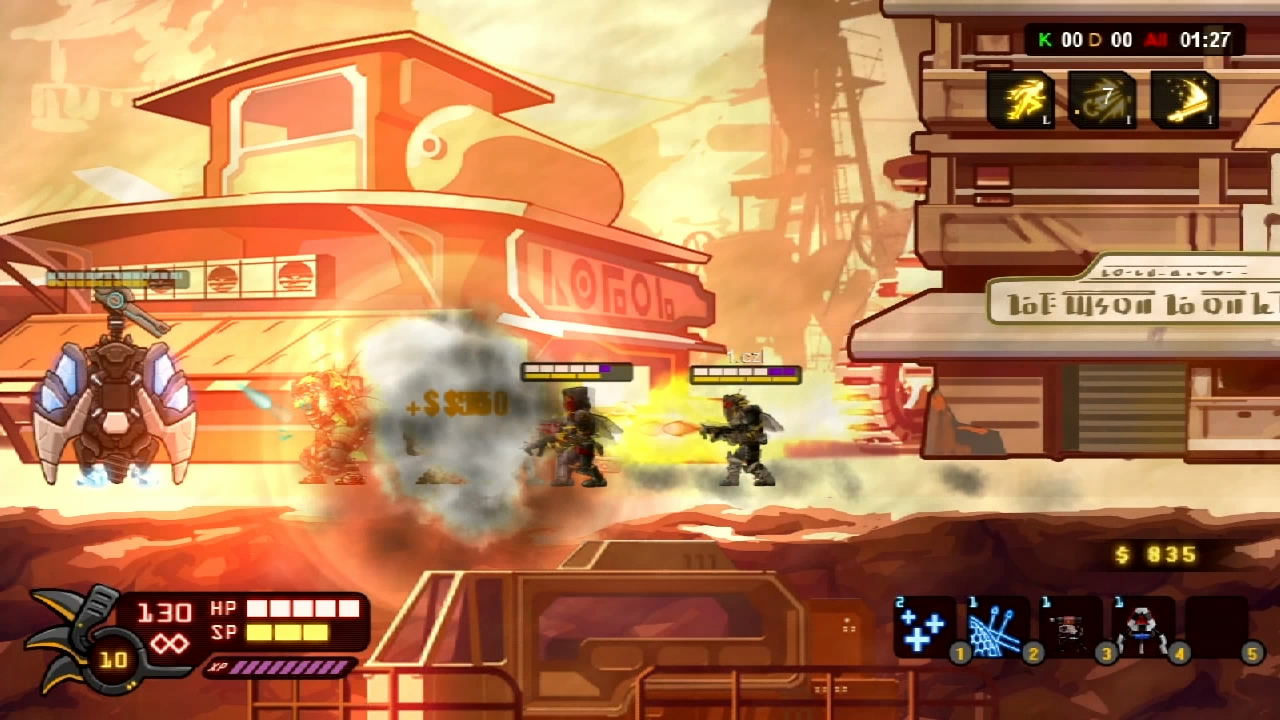Trigger the golden sword slash ability
Screen dimensions: 1280x720
tap(1184, 99)
